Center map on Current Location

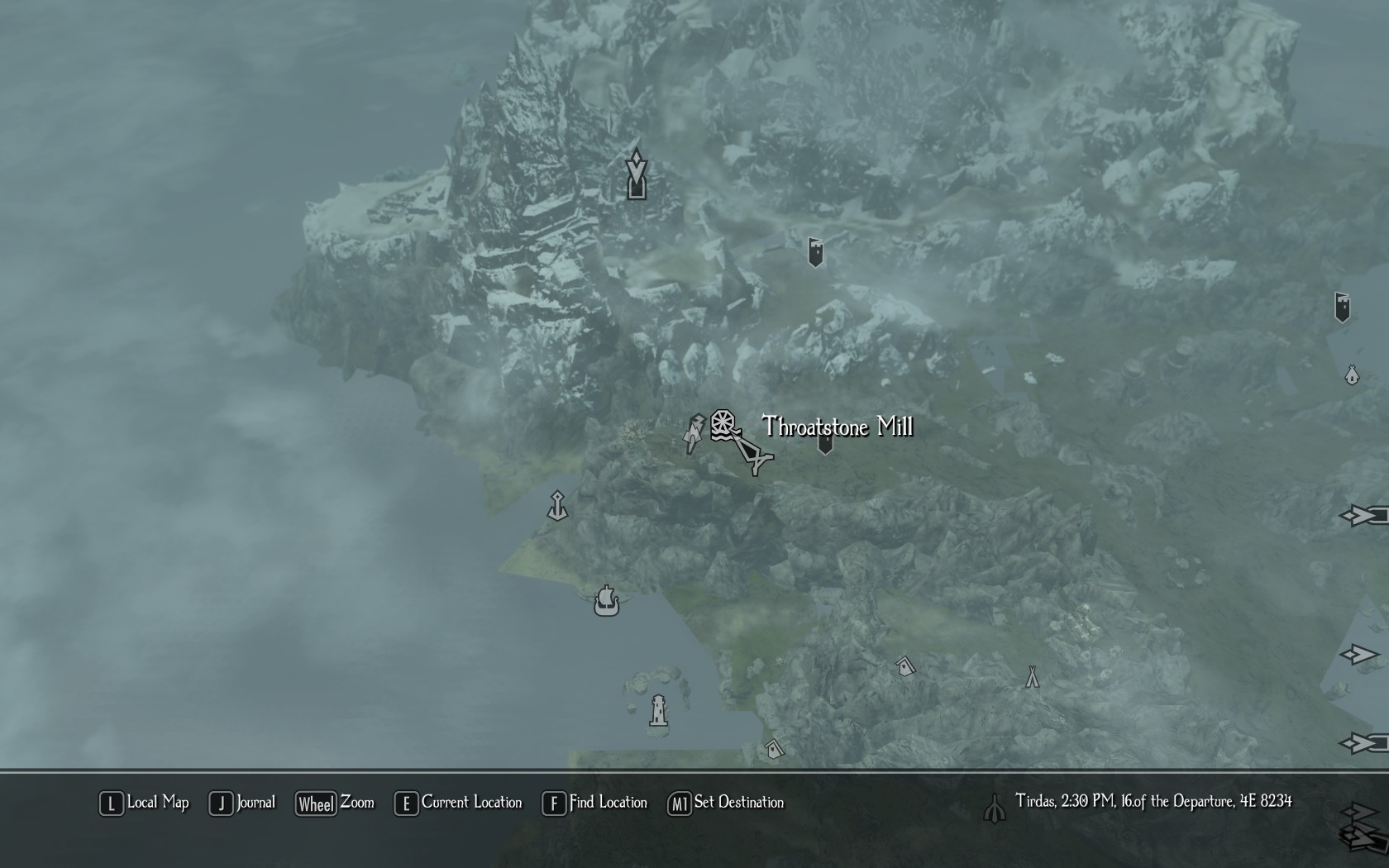point(459,803)
